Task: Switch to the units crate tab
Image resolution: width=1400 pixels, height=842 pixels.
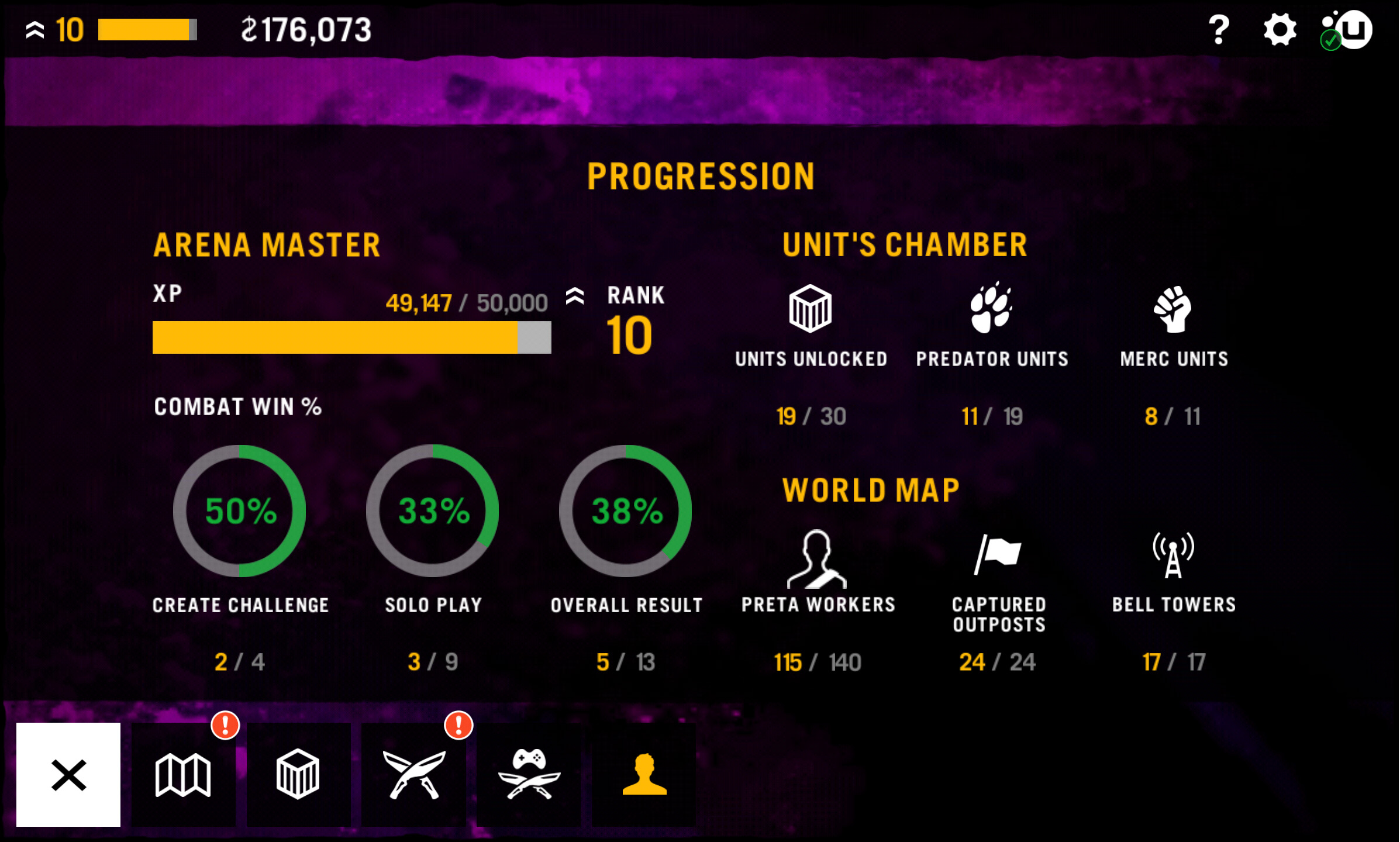Action: [x=298, y=774]
